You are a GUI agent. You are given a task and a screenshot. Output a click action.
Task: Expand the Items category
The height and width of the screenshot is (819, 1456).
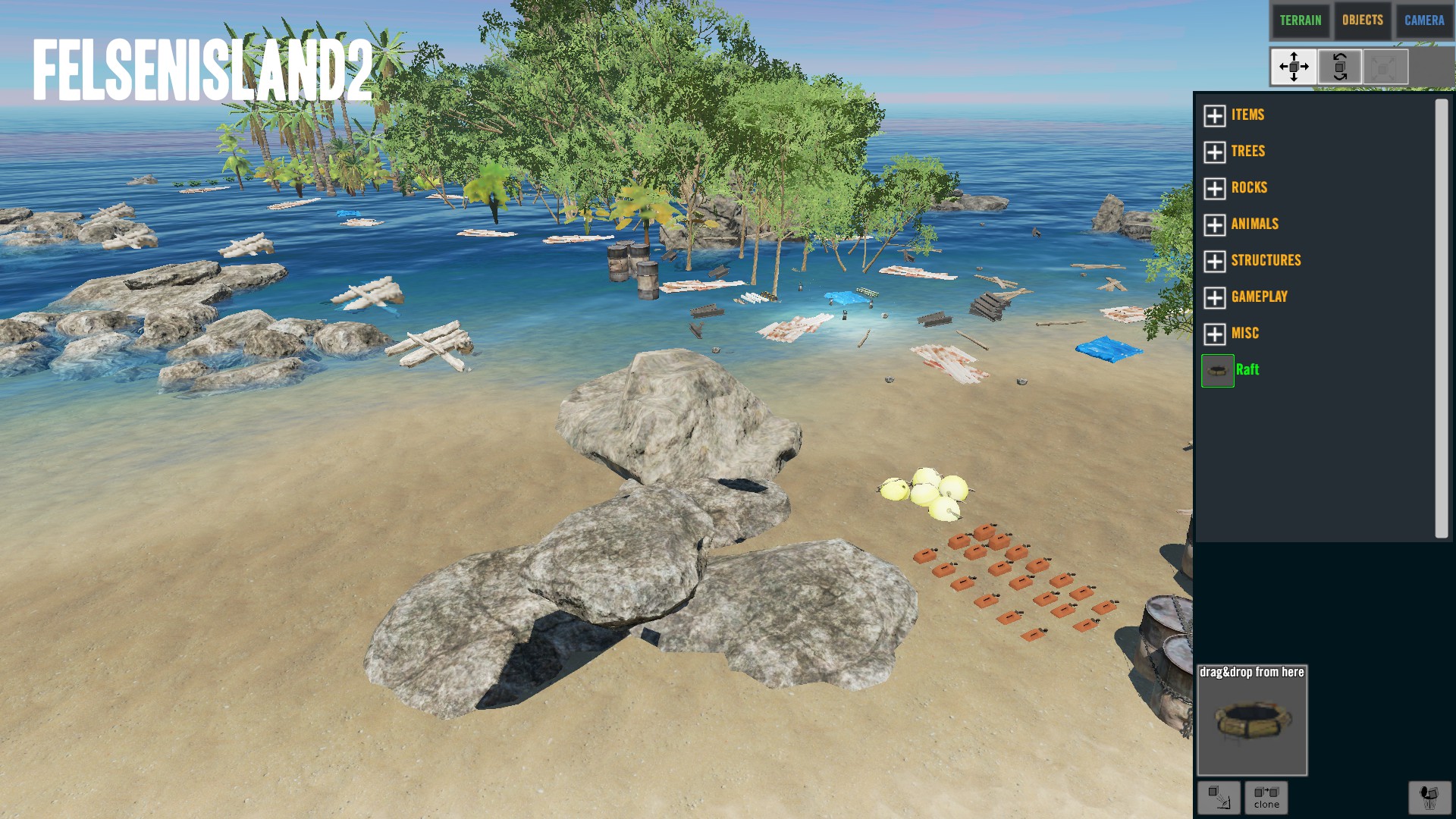coord(1215,115)
